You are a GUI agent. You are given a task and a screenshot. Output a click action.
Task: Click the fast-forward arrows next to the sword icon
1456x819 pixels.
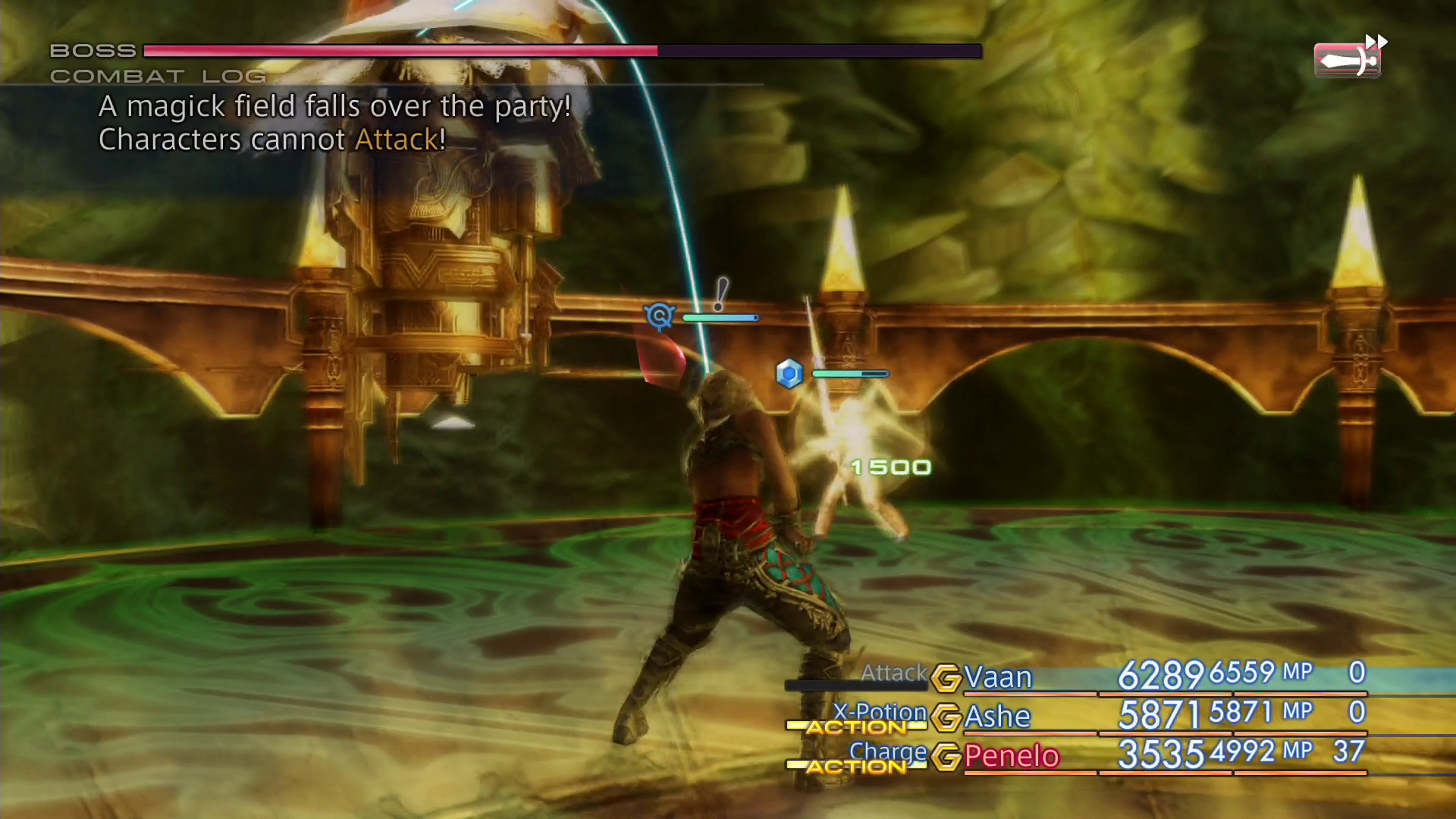pyautogui.click(x=1378, y=39)
